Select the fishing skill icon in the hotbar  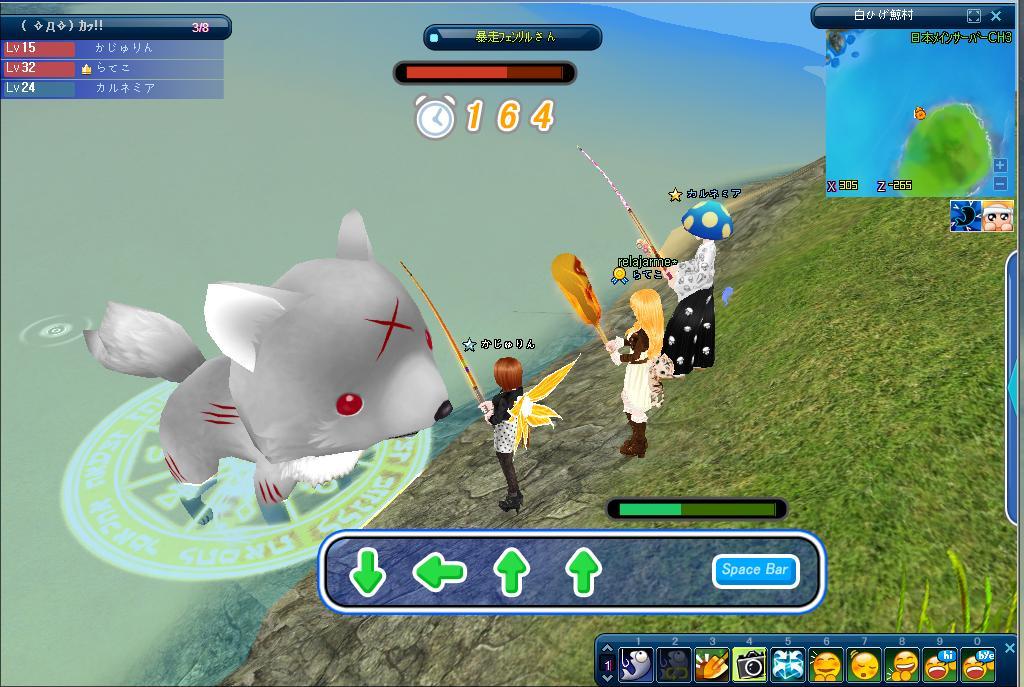[x=636, y=664]
